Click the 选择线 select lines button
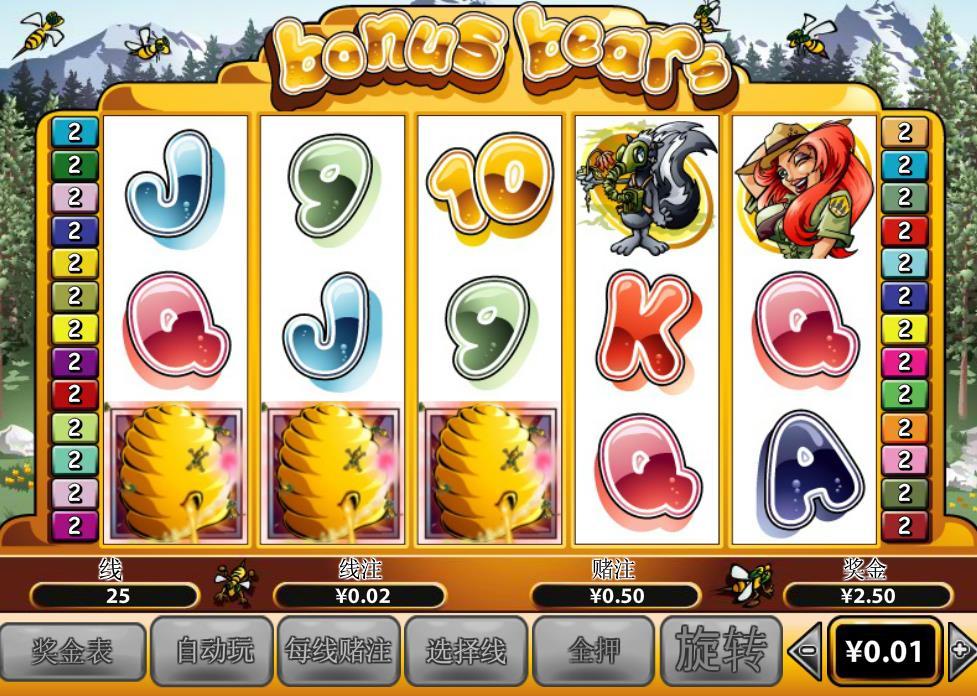 coord(465,652)
